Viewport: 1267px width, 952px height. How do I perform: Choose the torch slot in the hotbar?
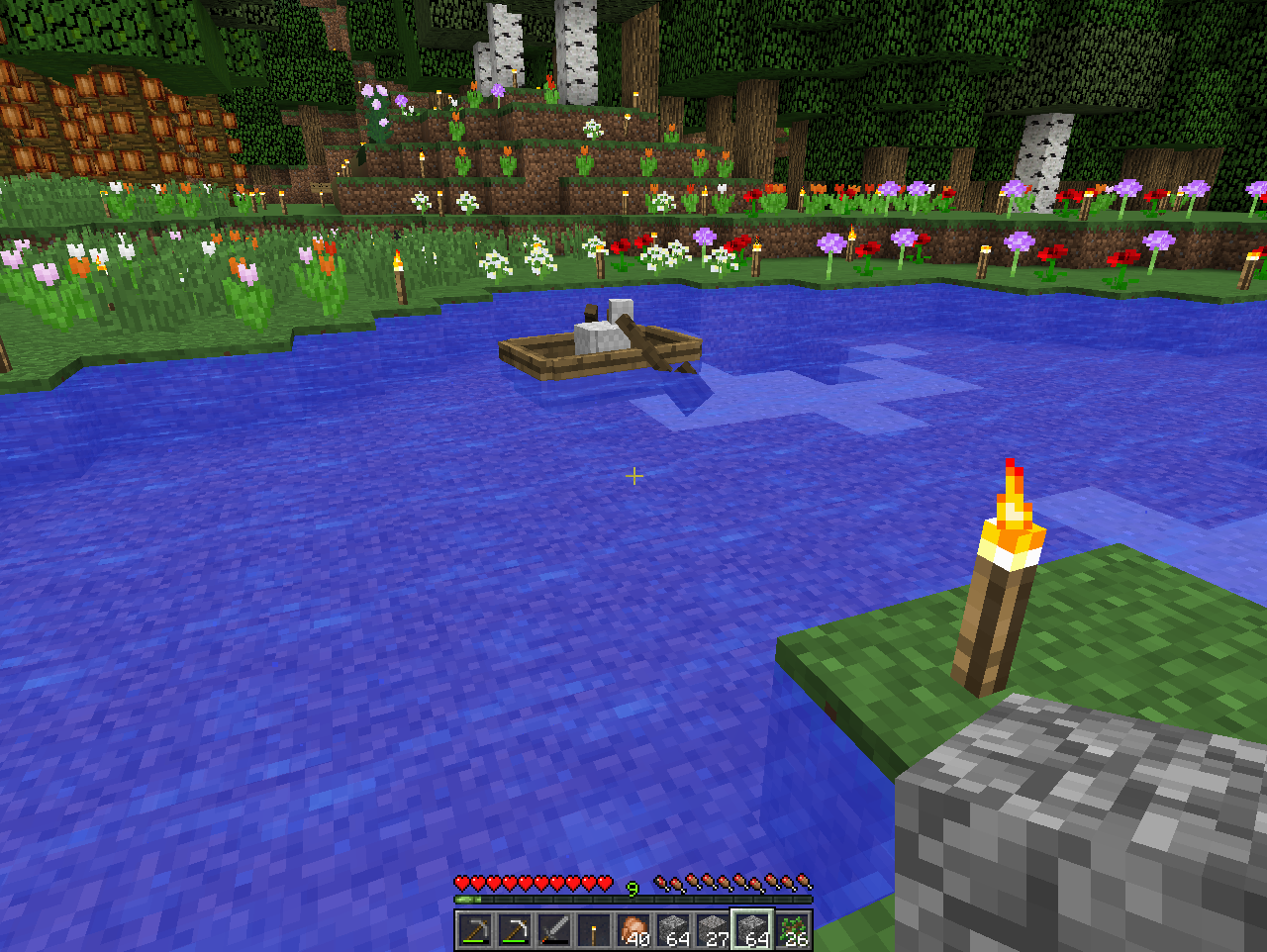594,931
